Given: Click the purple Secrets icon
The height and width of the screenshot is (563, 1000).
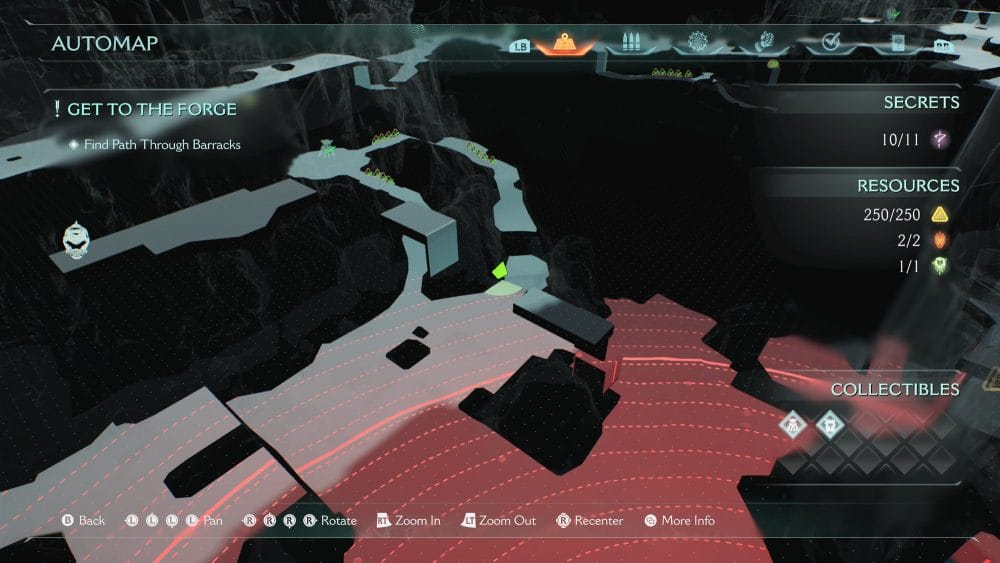Looking at the screenshot, I should [940, 140].
